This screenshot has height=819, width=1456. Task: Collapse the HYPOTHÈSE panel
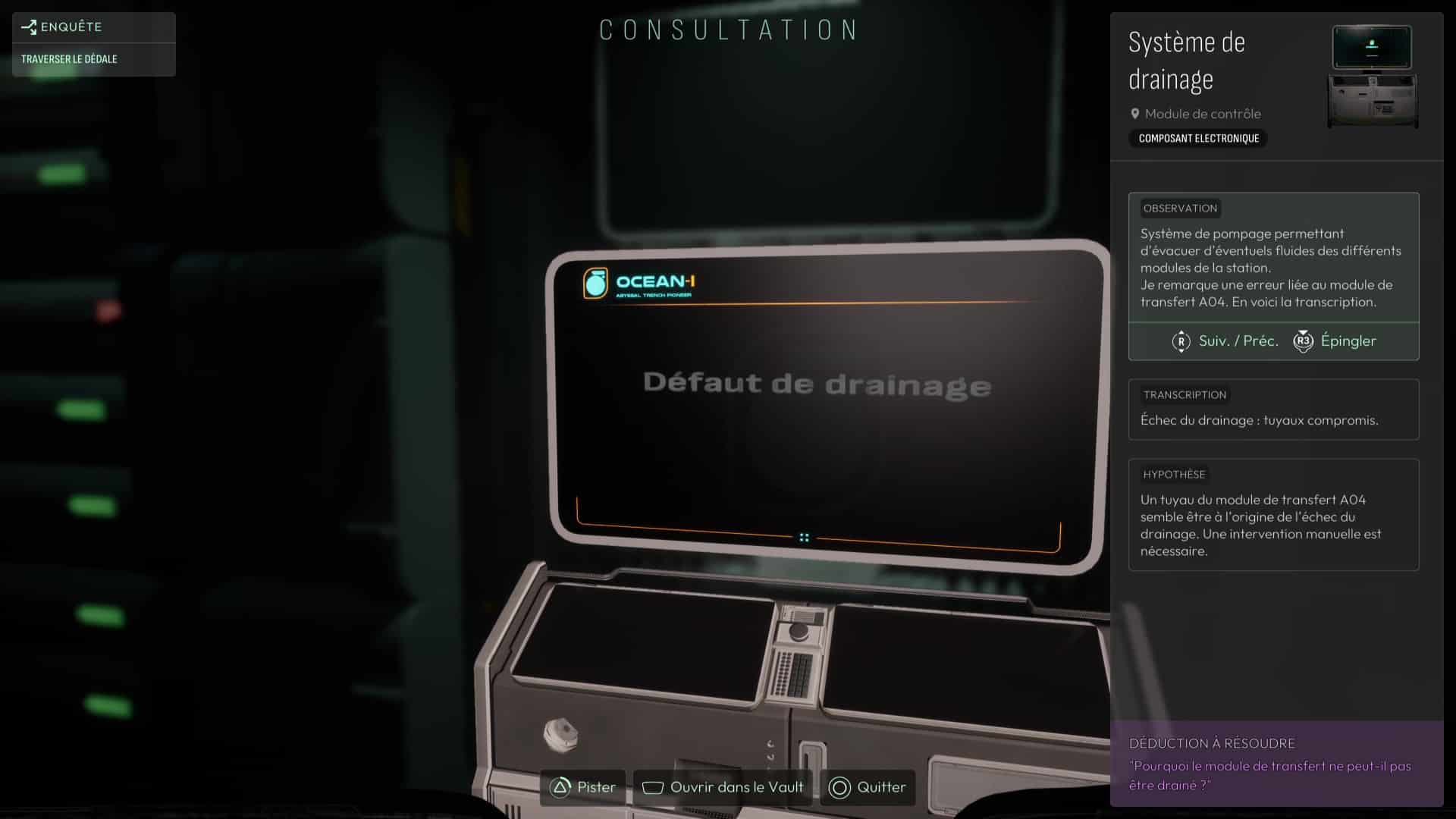1174,474
